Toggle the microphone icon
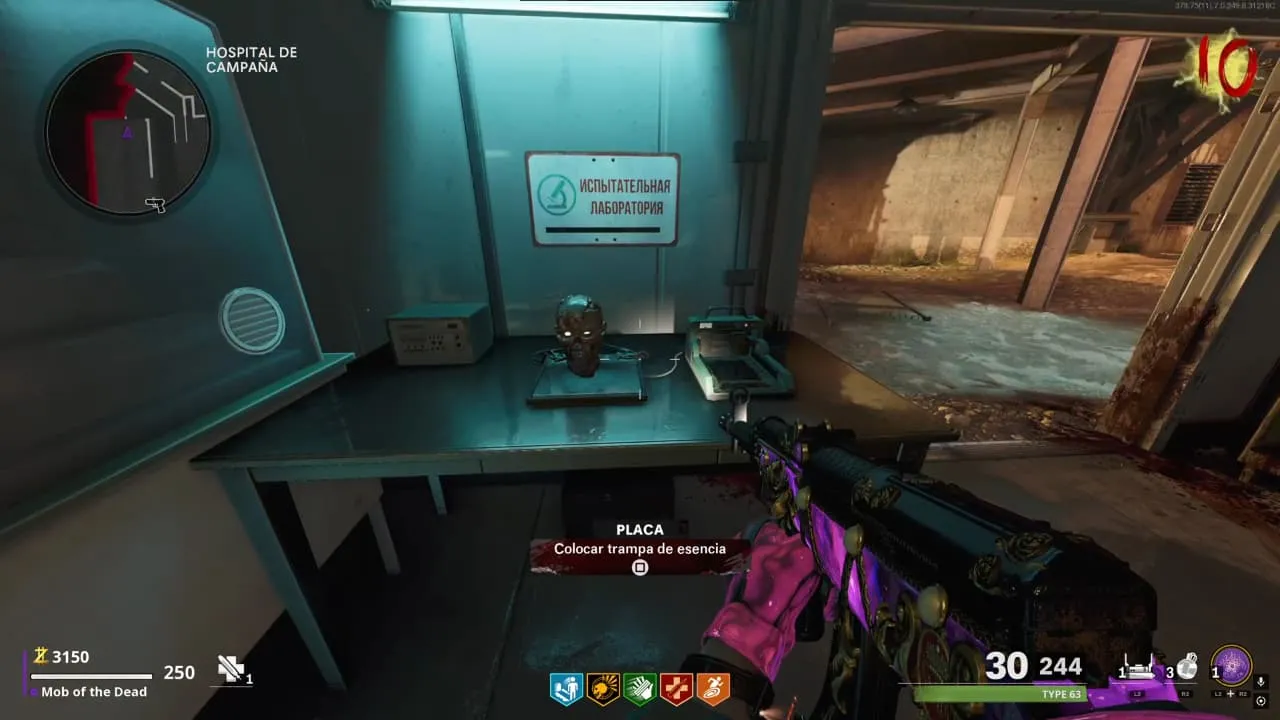Viewport: 1280px width, 720px height. coord(1261,682)
